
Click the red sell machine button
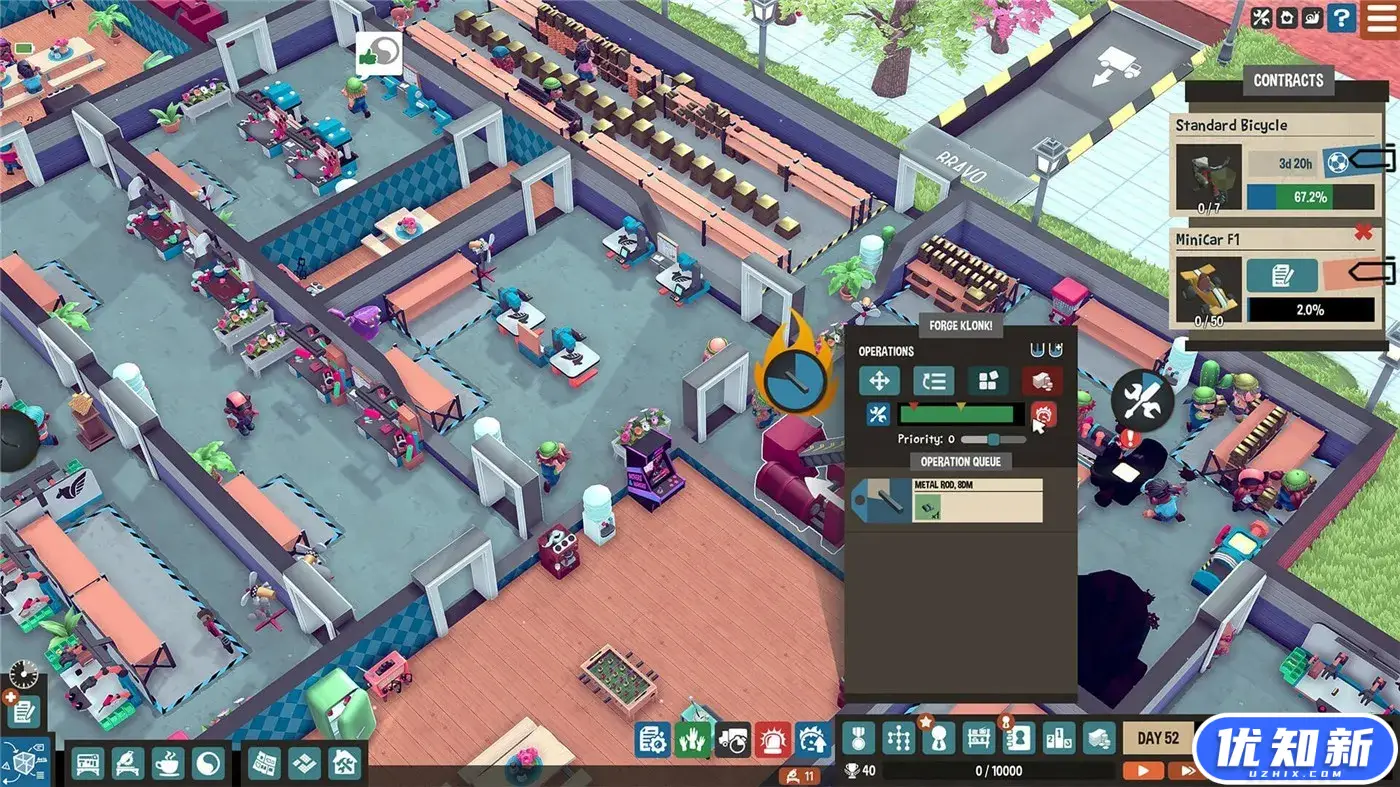click(x=1042, y=381)
